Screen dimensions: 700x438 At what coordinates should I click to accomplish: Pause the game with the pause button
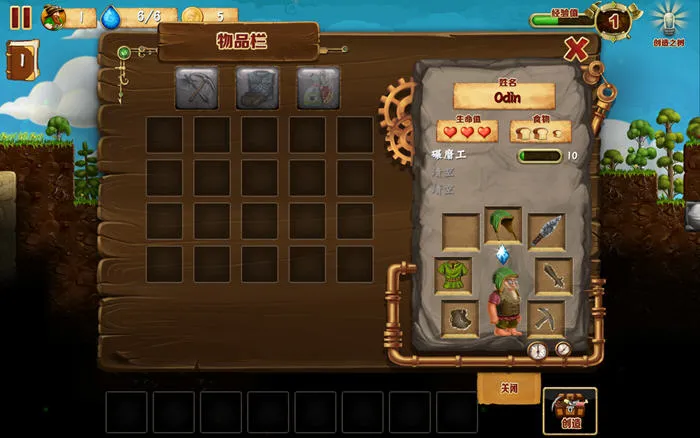click(20, 16)
